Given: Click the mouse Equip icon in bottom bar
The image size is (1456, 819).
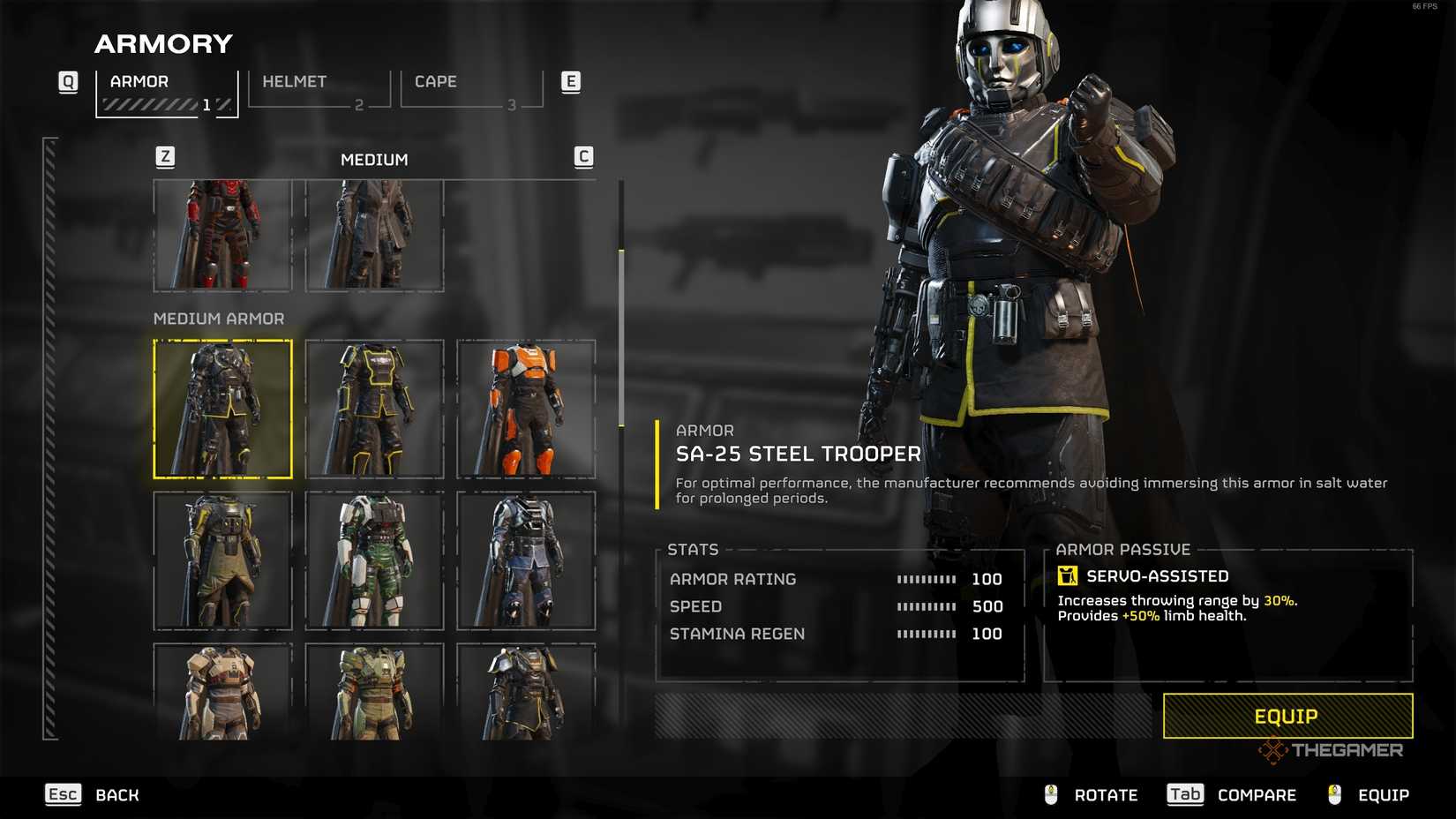Looking at the screenshot, I should (x=1332, y=794).
